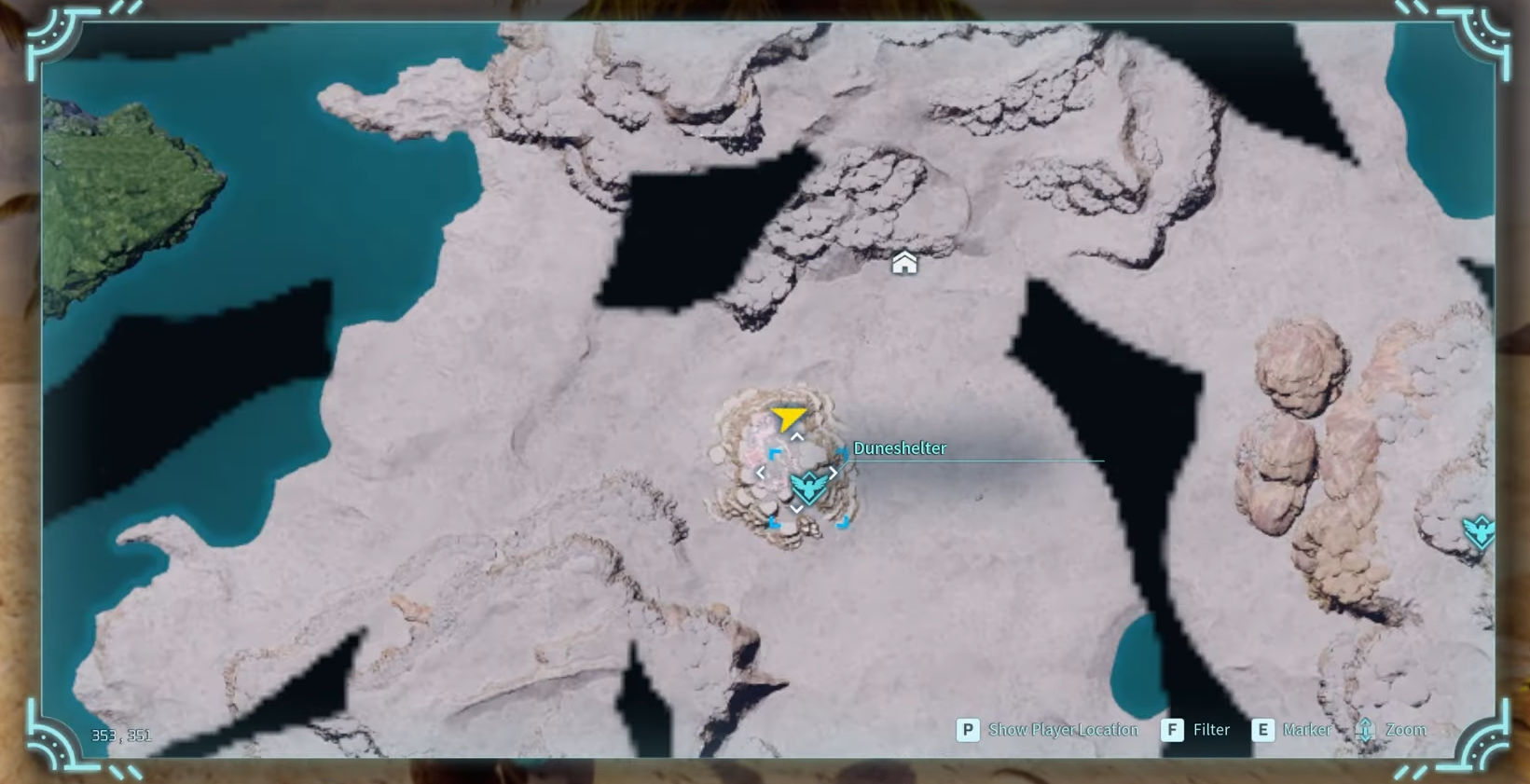1530x784 pixels.
Task: Click the E key prompt icon
Action: coord(1264,730)
